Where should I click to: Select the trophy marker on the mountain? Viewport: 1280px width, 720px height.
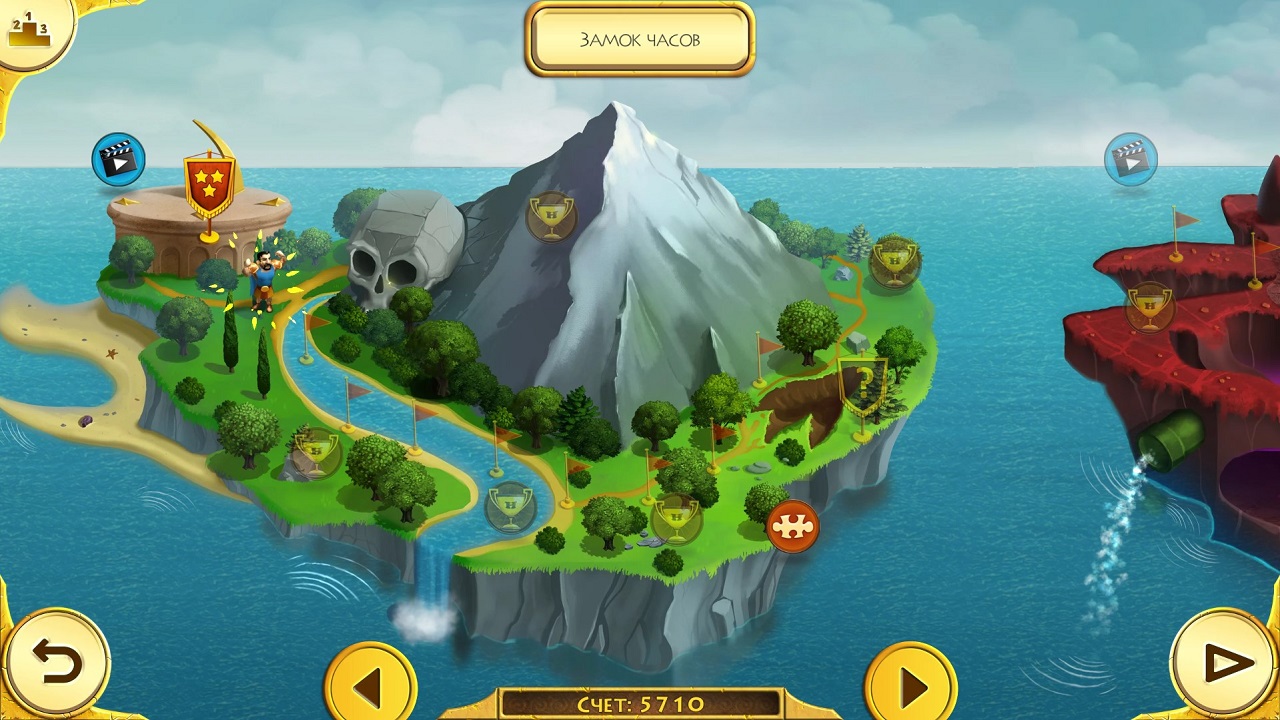pyautogui.click(x=551, y=215)
